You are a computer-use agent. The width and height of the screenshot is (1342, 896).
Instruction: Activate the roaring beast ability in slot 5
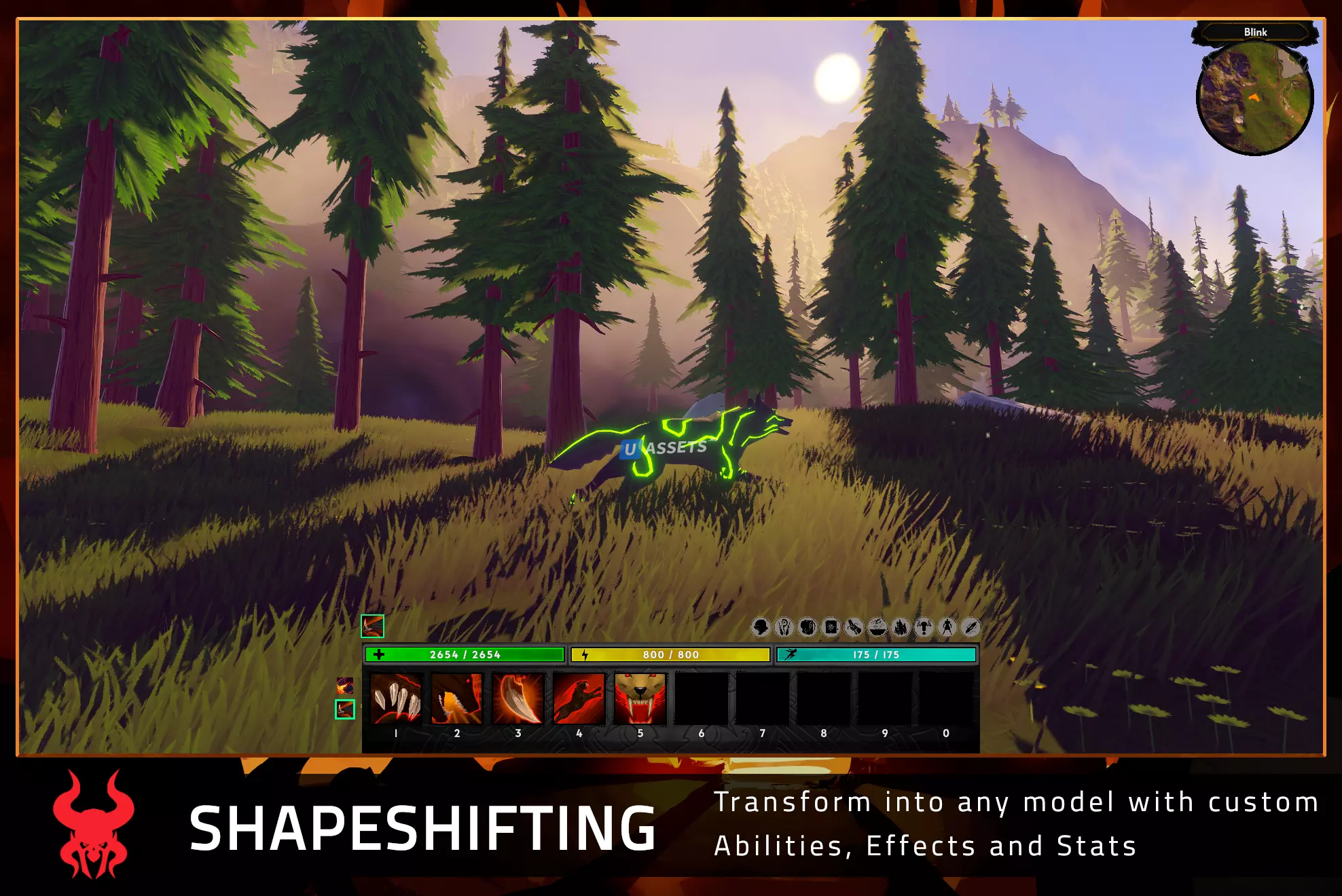tap(640, 698)
